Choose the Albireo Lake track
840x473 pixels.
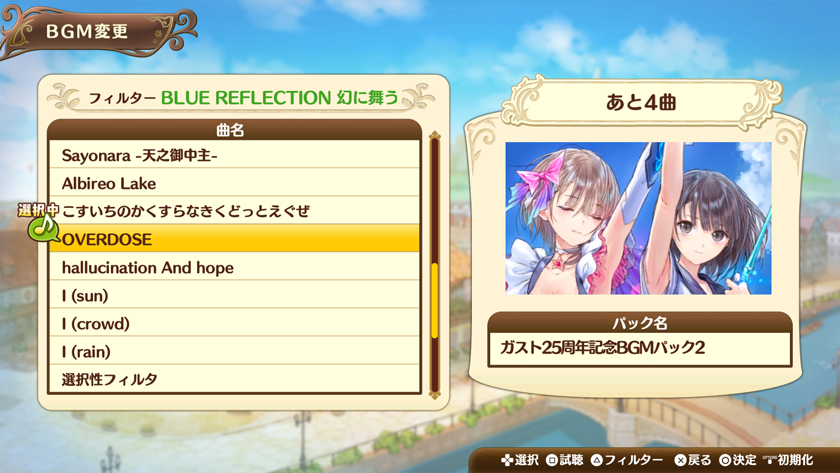pos(234,184)
